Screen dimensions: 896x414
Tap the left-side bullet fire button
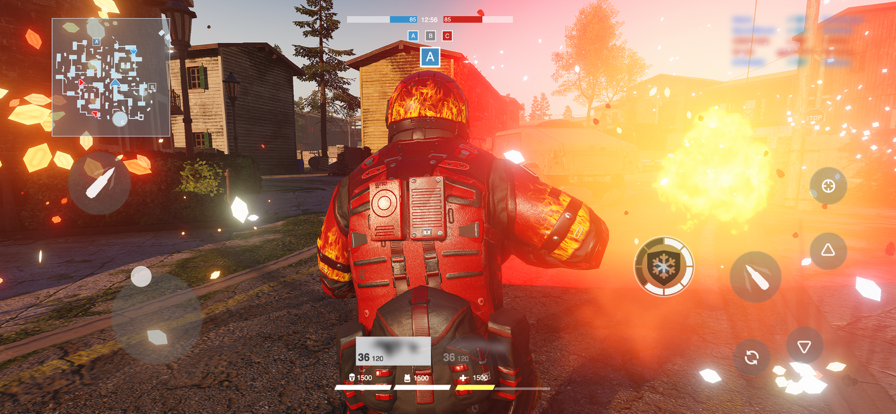pyautogui.click(x=100, y=183)
